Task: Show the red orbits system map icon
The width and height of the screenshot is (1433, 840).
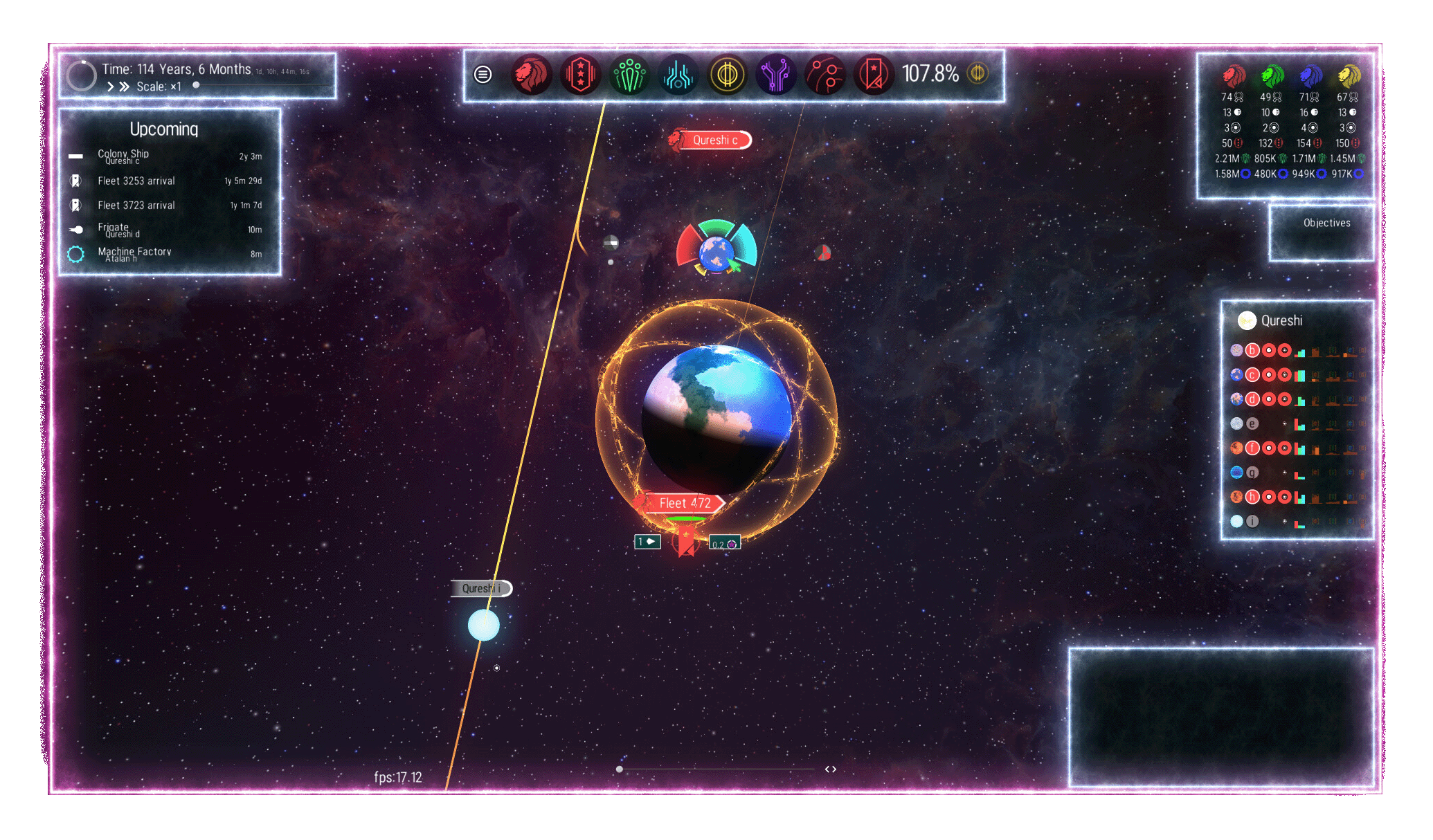Action: click(825, 74)
